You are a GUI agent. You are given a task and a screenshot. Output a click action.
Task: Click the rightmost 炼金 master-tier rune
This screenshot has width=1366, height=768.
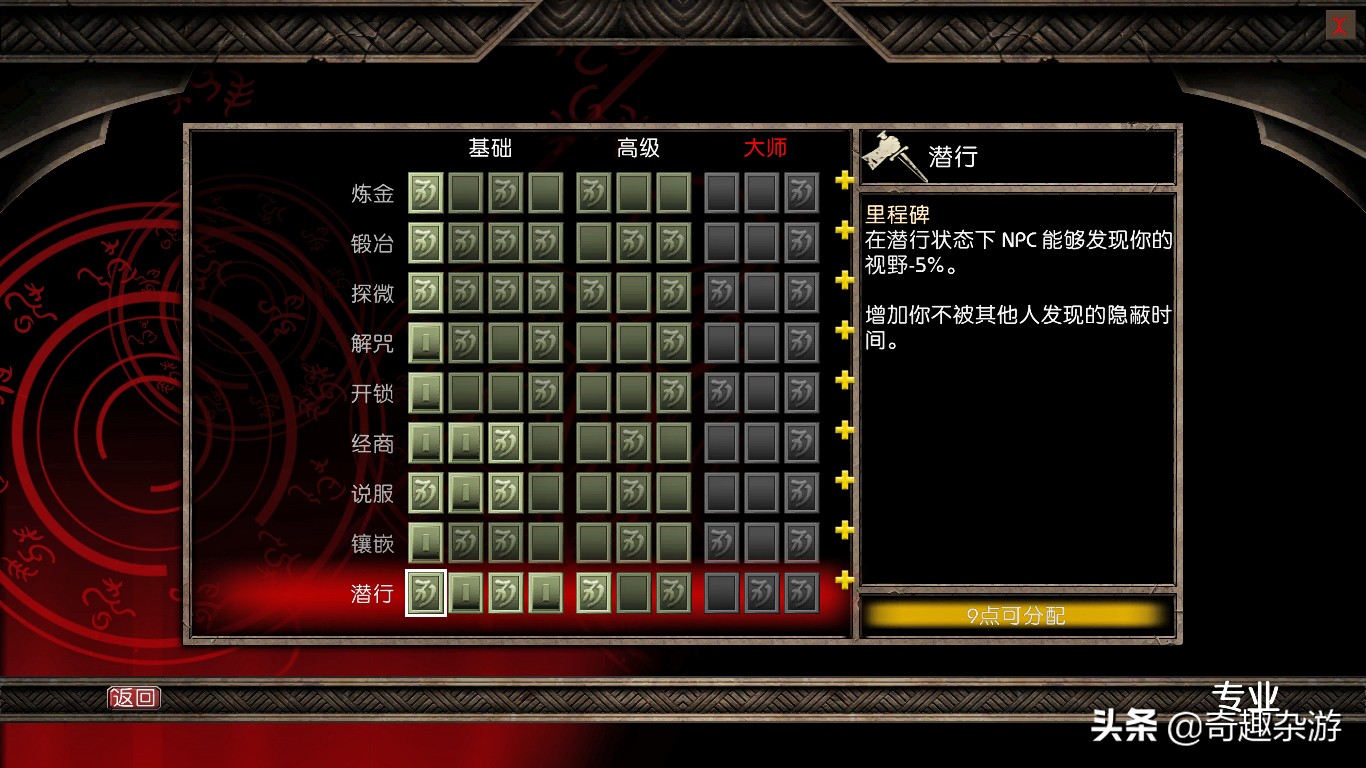click(801, 193)
